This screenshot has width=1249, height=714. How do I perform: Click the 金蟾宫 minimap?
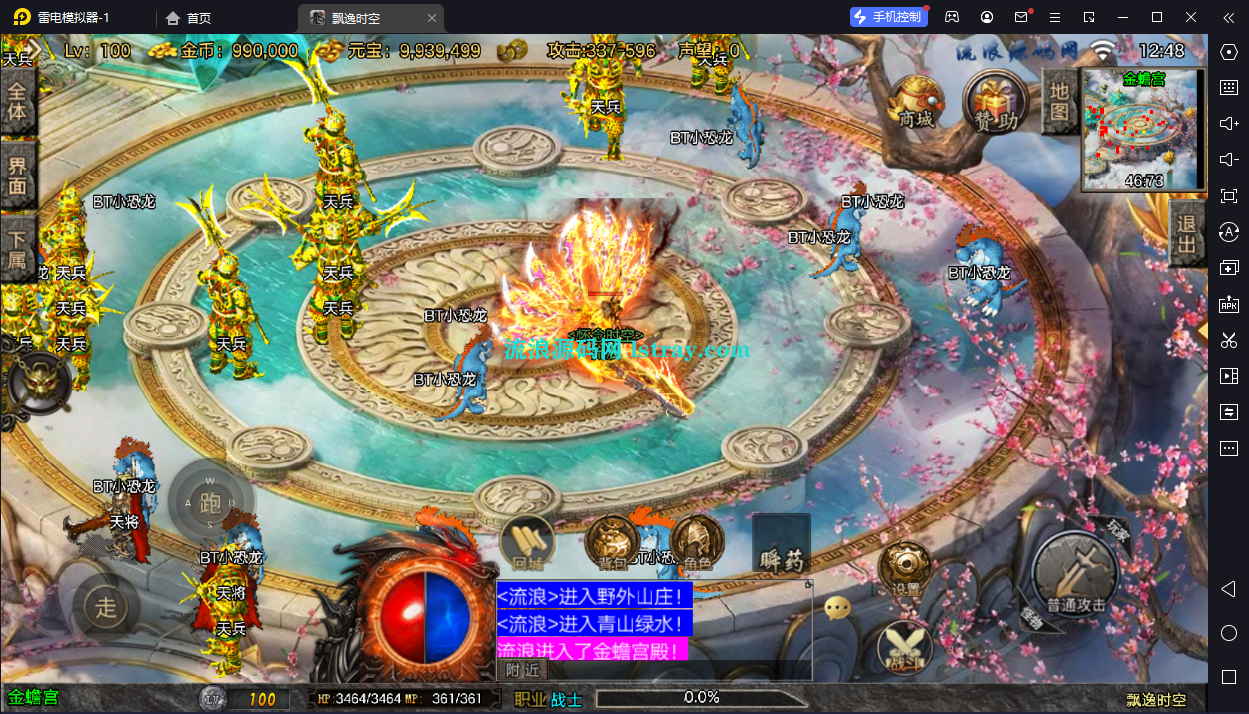point(1143,129)
